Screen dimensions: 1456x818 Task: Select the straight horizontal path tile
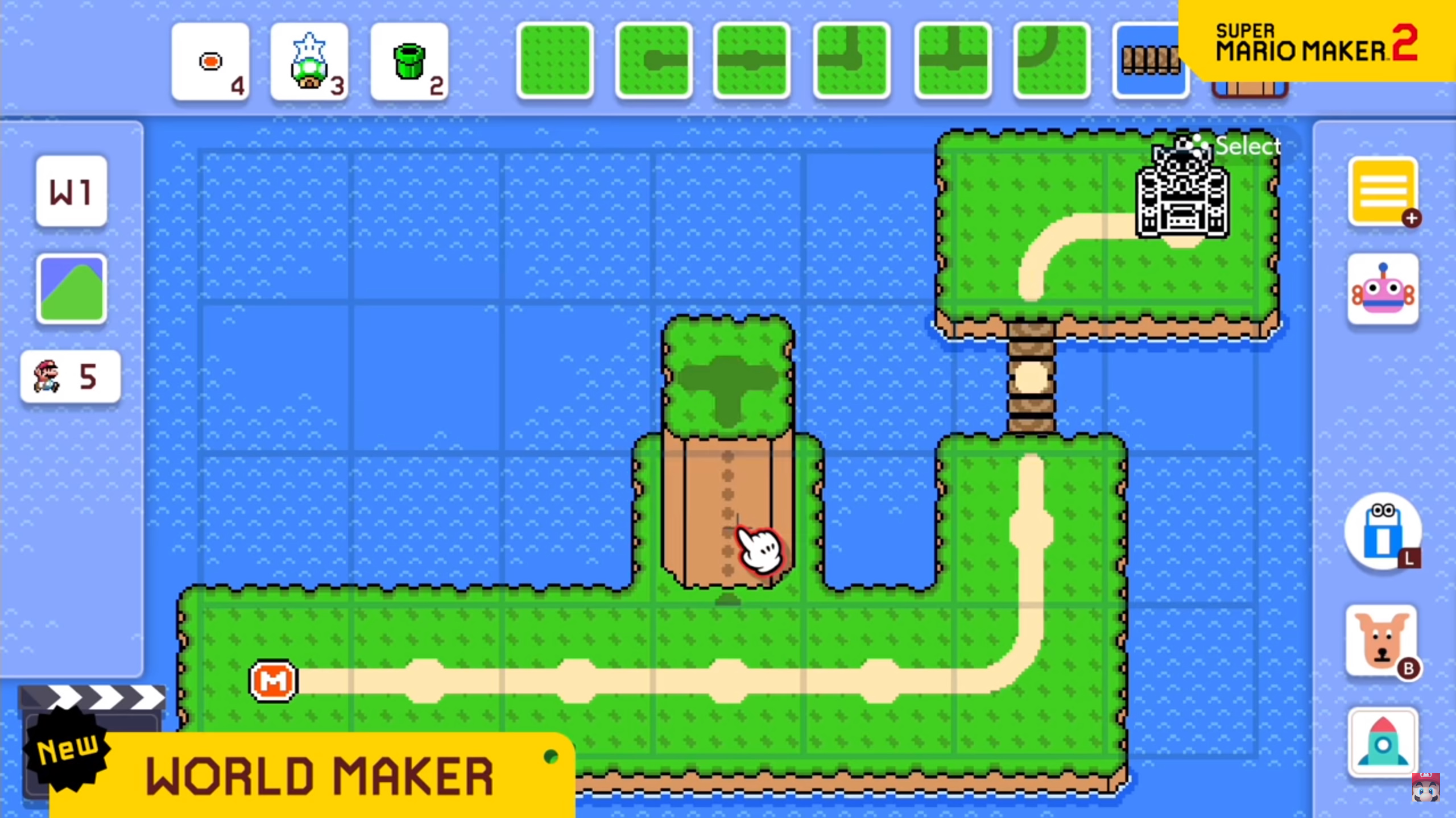click(752, 60)
